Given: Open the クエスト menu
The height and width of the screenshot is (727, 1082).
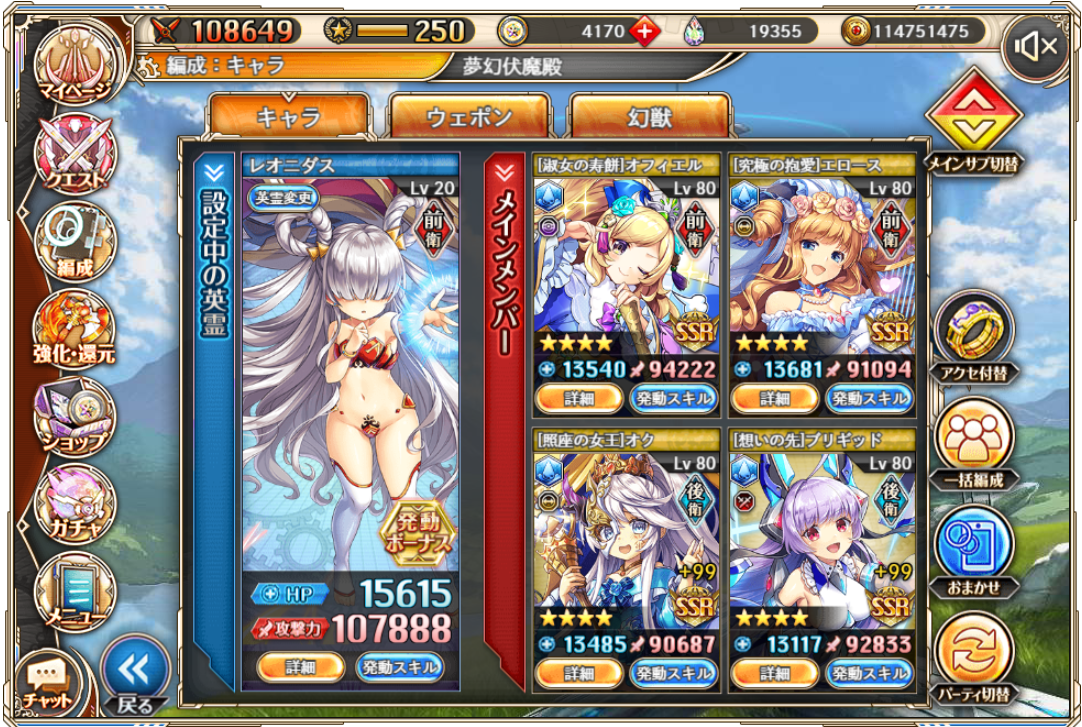Looking at the screenshot, I should 76,156.
